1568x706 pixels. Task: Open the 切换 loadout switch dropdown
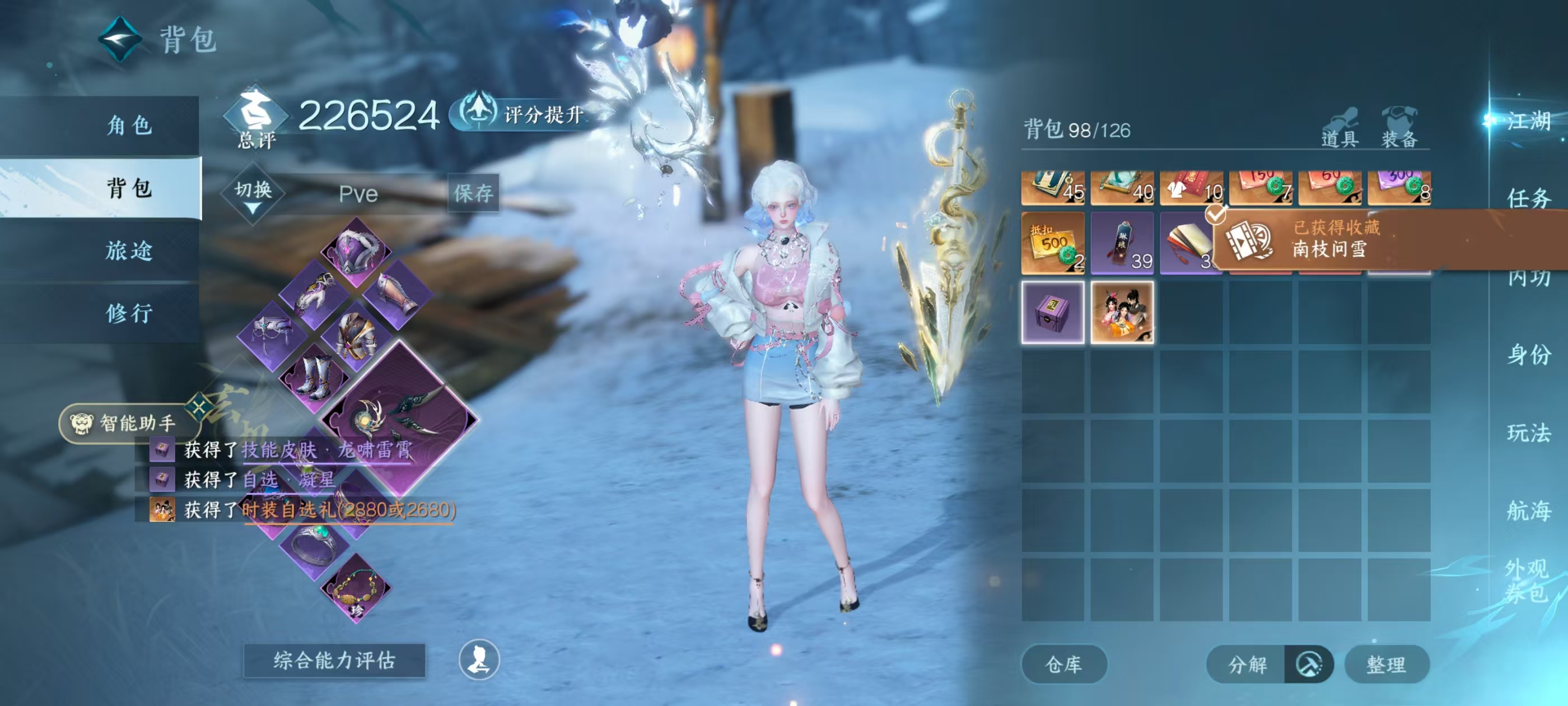point(253,193)
